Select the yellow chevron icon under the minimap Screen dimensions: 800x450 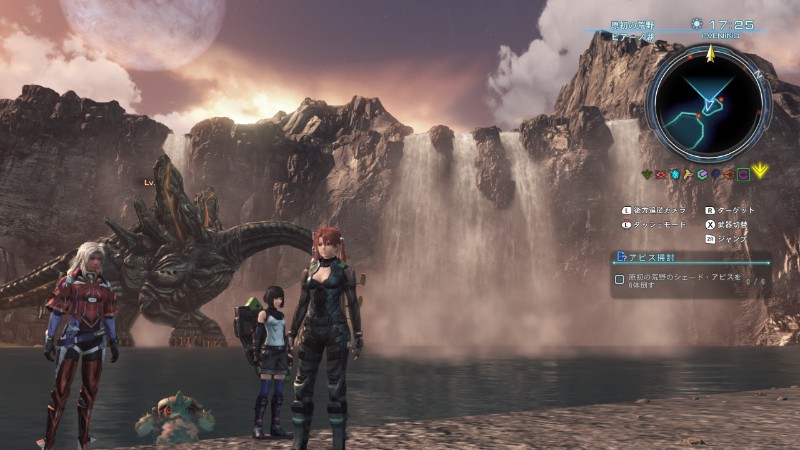click(x=761, y=173)
